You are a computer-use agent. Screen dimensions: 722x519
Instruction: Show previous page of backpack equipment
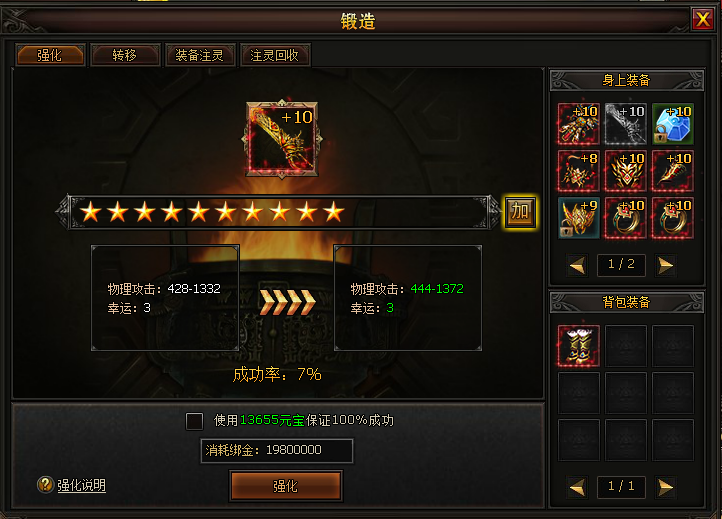(577, 487)
